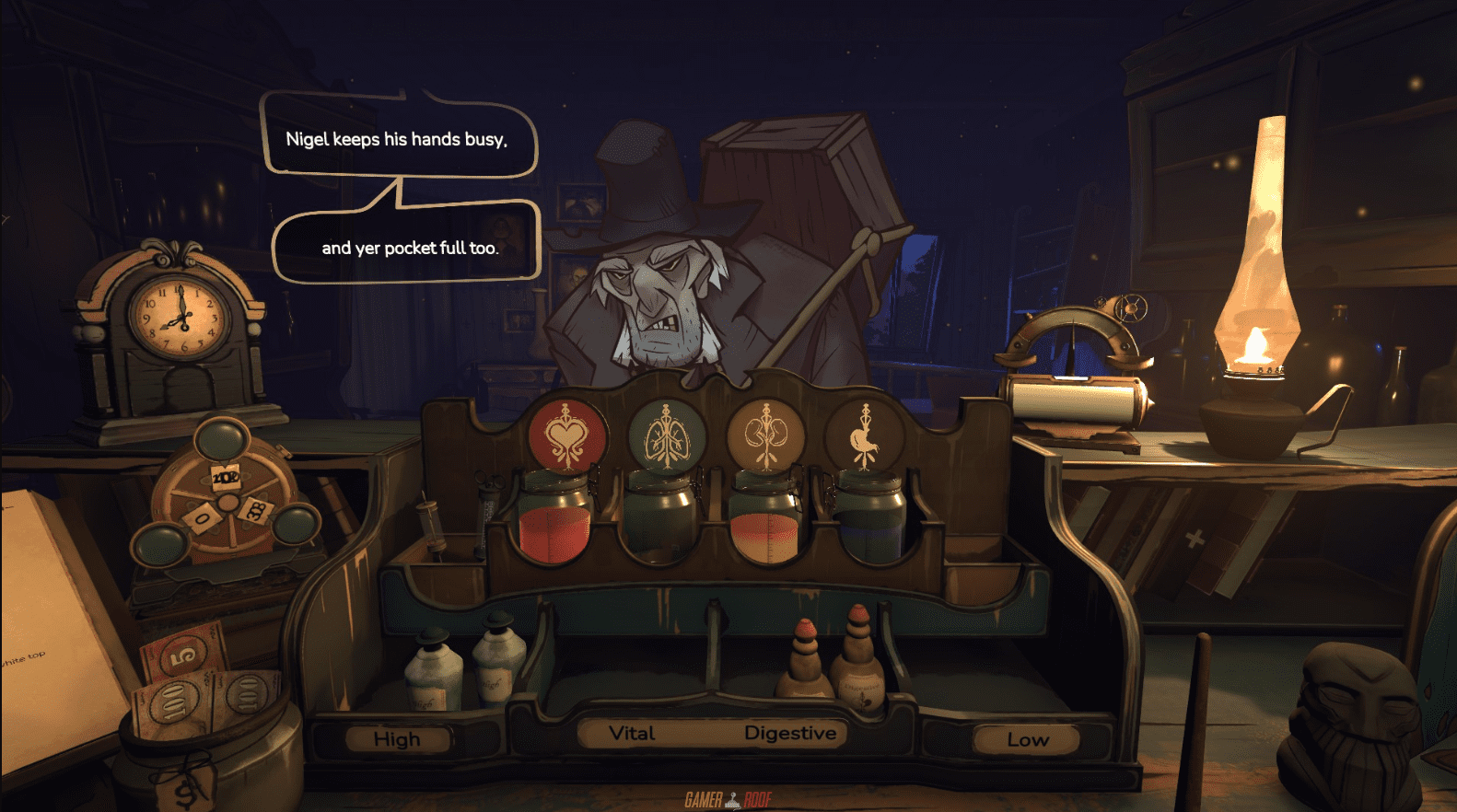Take the 5 banknote
The image size is (1457, 812).
point(184,652)
